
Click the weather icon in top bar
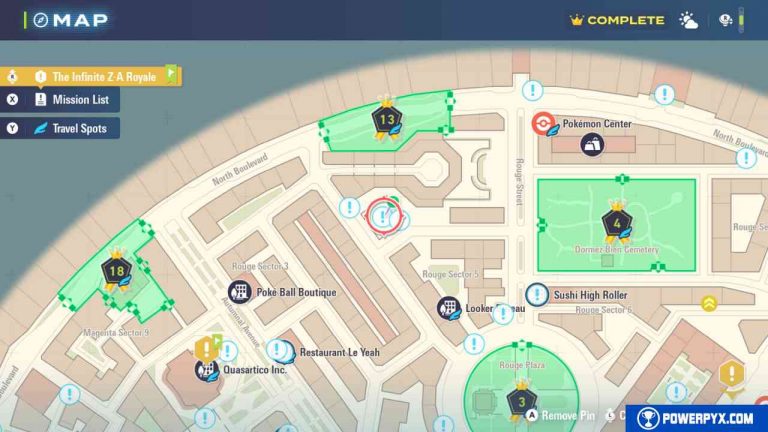pyautogui.click(x=689, y=20)
